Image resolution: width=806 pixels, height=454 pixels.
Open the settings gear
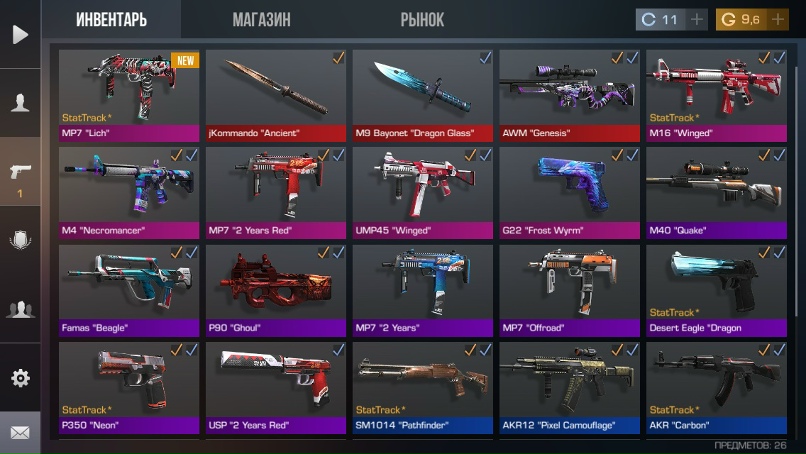20,378
